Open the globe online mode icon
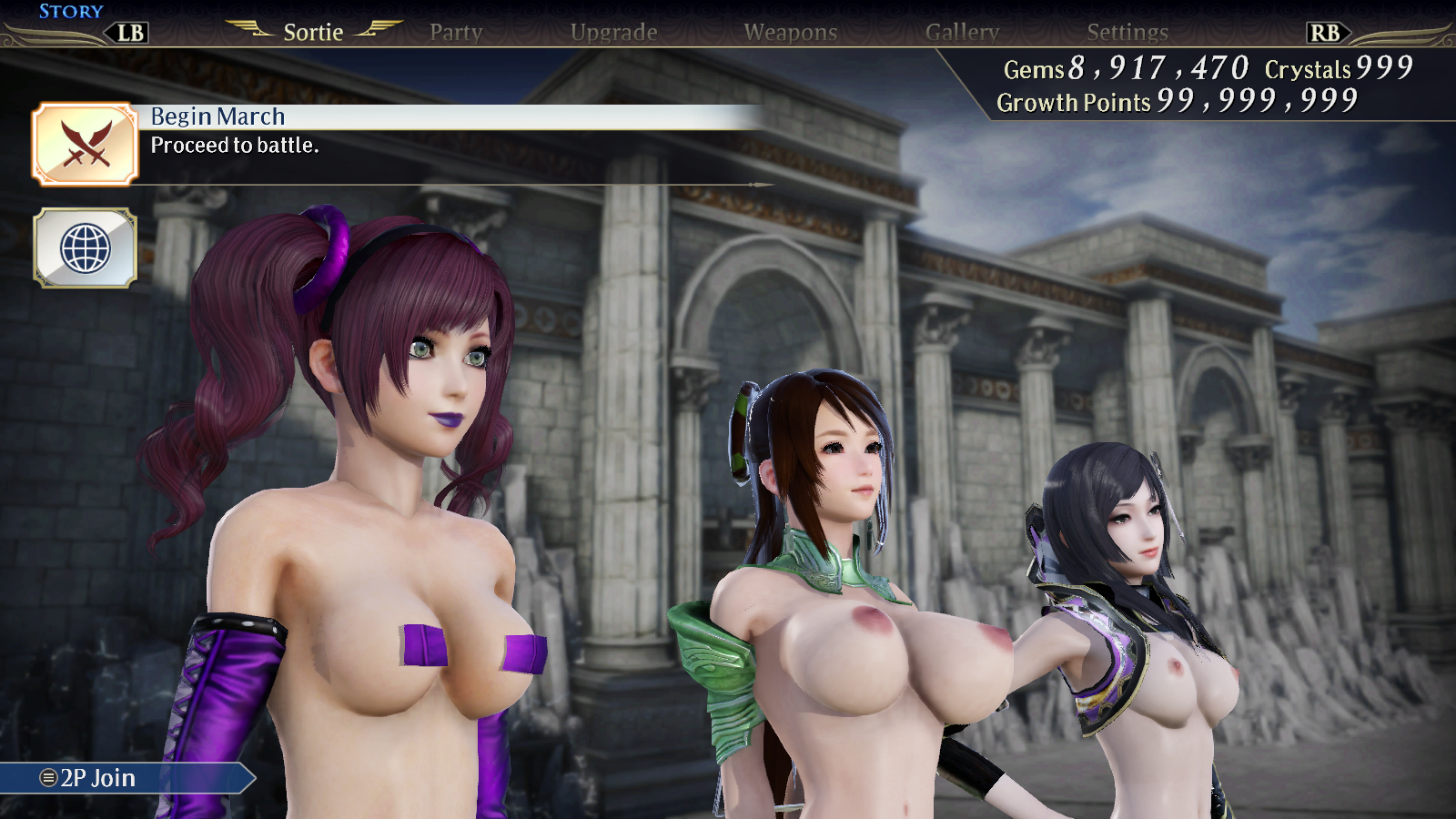The image size is (1456, 819). point(85,248)
